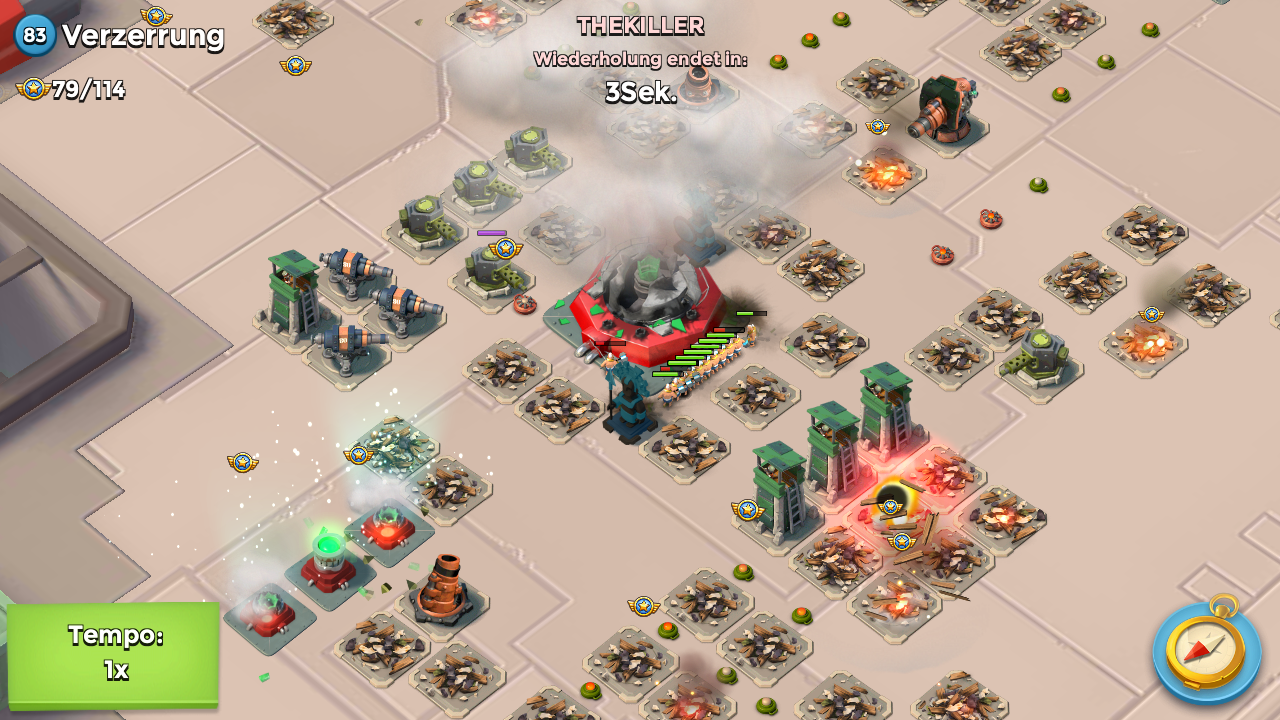Change replay speed with the Tempo button
The height and width of the screenshot is (720, 1280).
click(x=114, y=654)
